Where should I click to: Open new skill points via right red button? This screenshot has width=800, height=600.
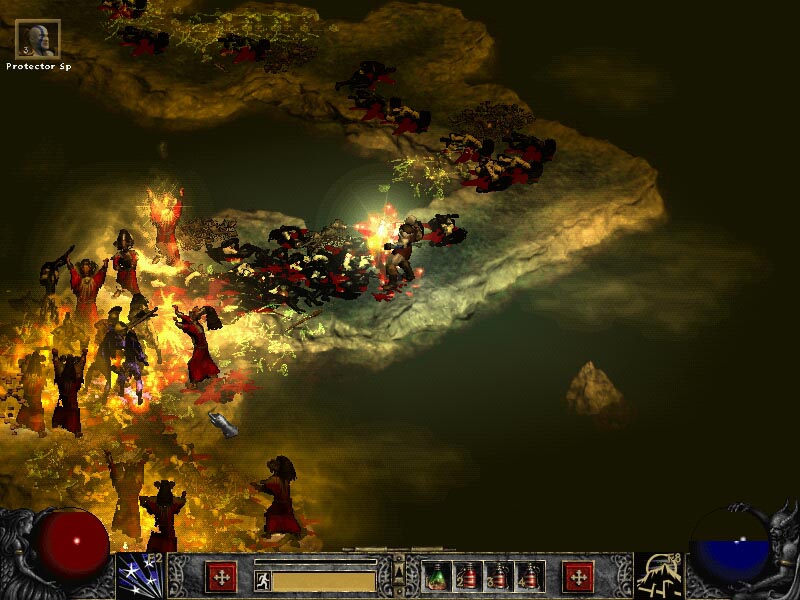pyautogui.click(x=578, y=576)
